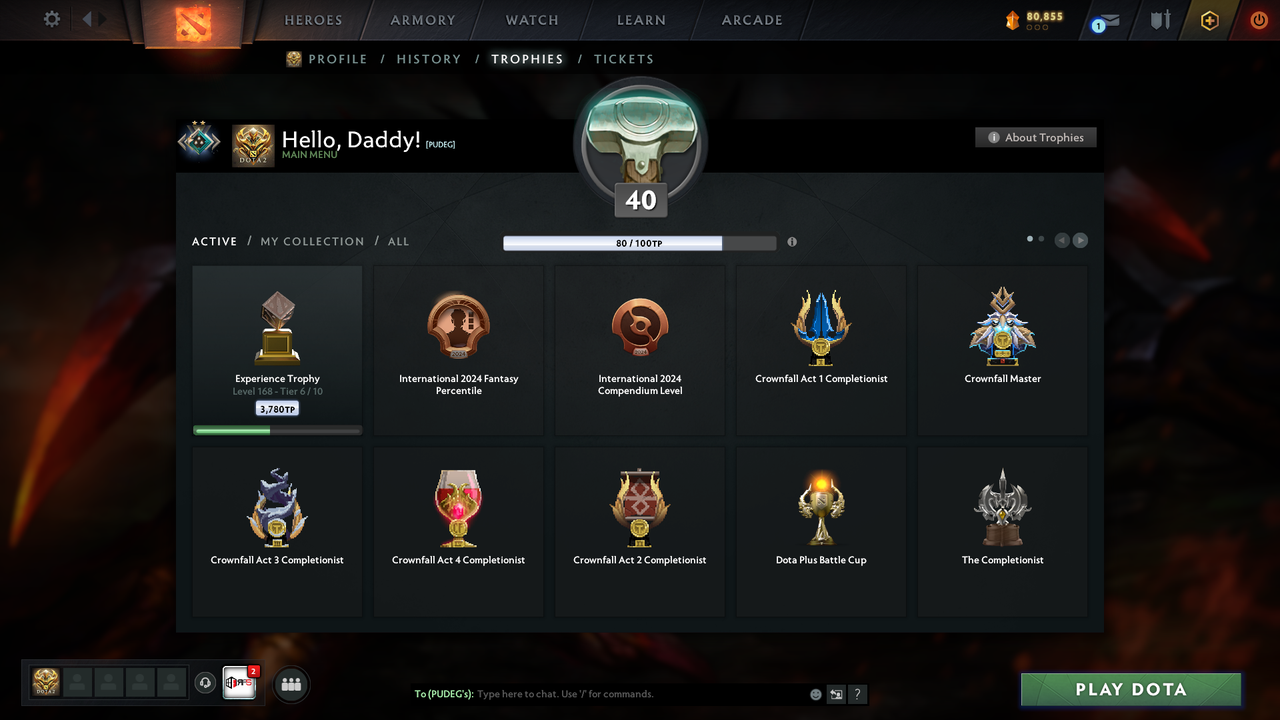Select the second pagination dot
This screenshot has width=1280, height=720.
[x=1041, y=239]
